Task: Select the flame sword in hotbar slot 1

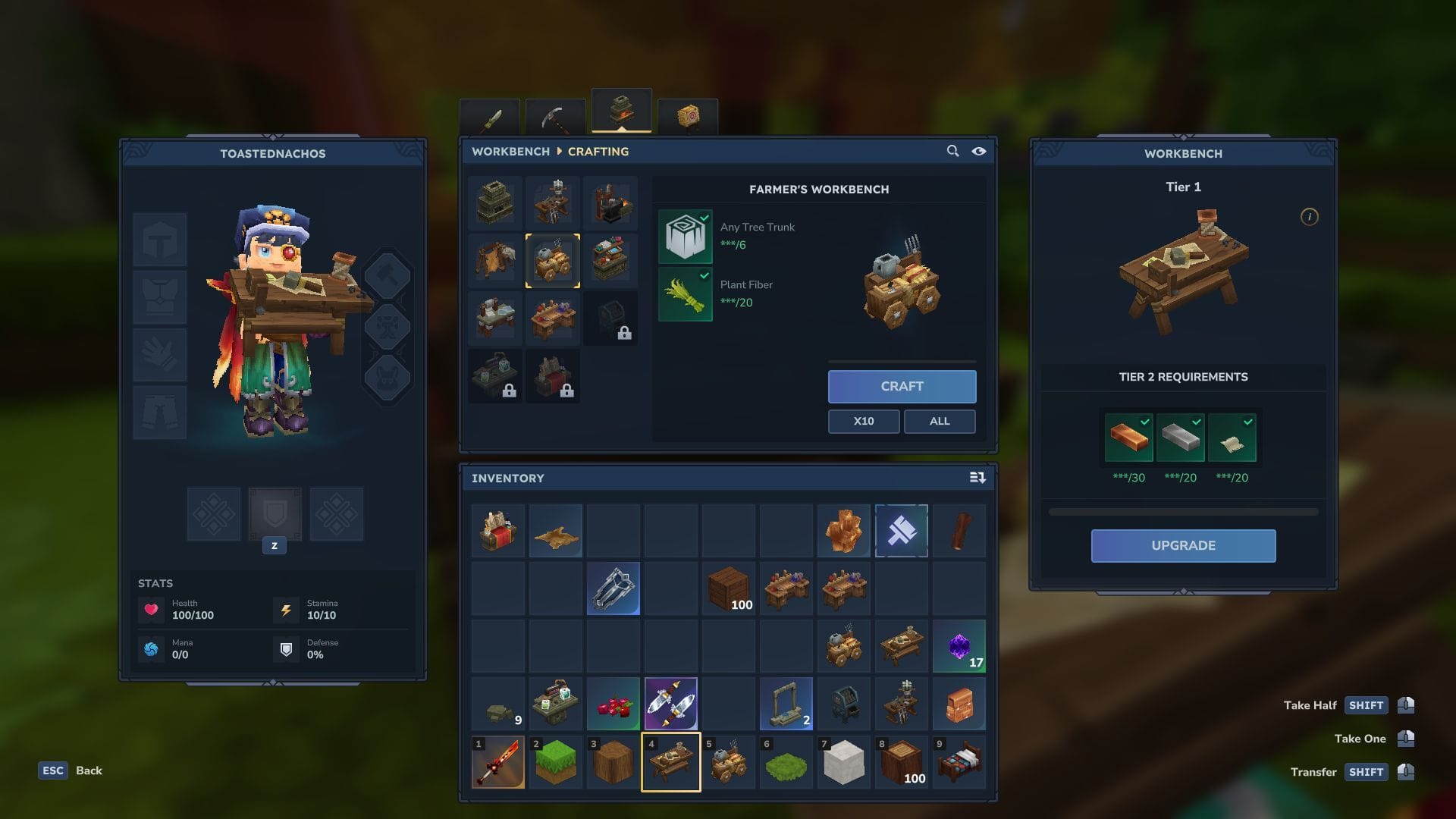Action: point(498,762)
